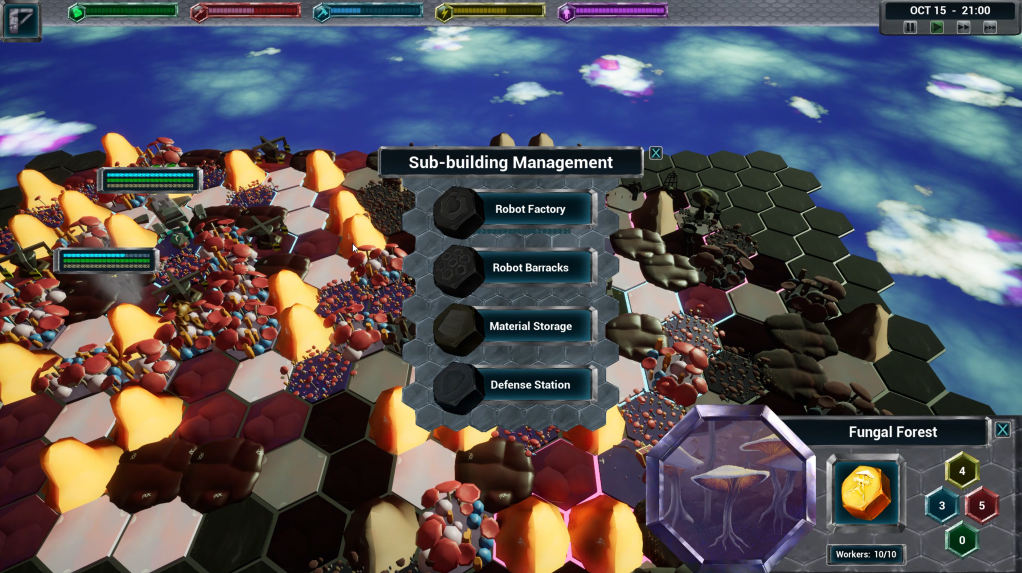The width and height of the screenshot is (1022, 573).
Task: Close the Sub-building Management window
Action: tap(656, 153)
